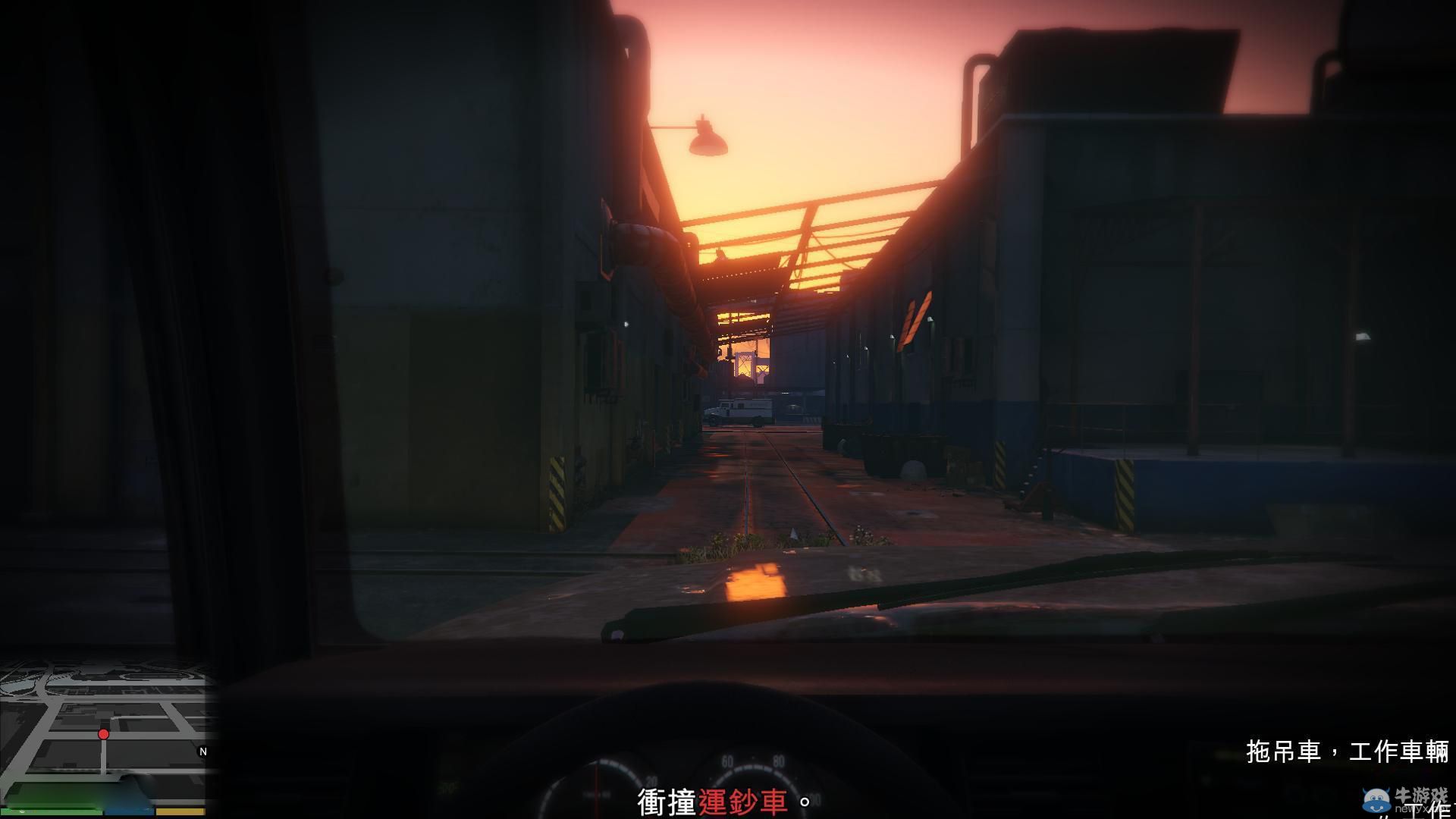The image size is (1456, 819).
Task: Toggle the blue stamina bar segment
Action: pos(129,810)
